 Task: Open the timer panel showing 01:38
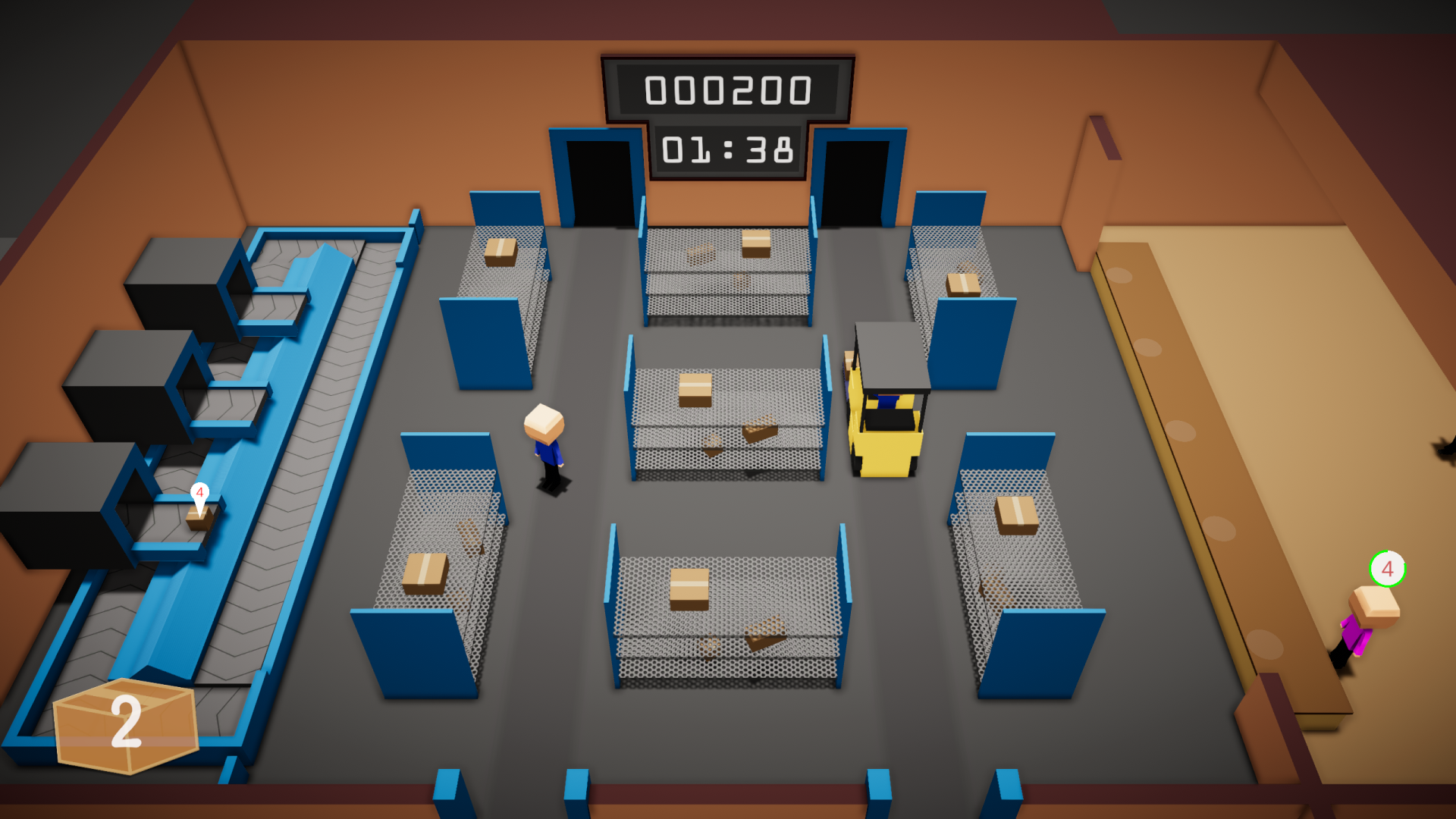point(728,152)
